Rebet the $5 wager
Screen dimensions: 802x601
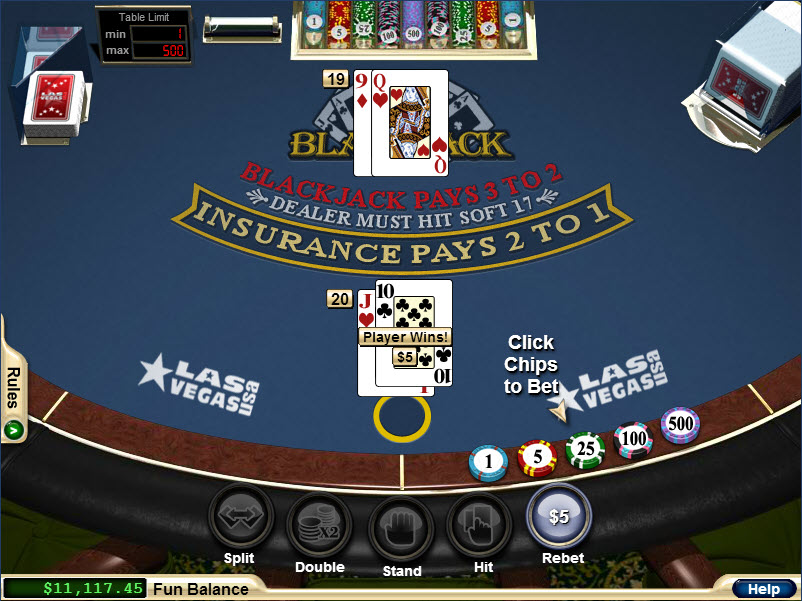click(x=559, y=516)
